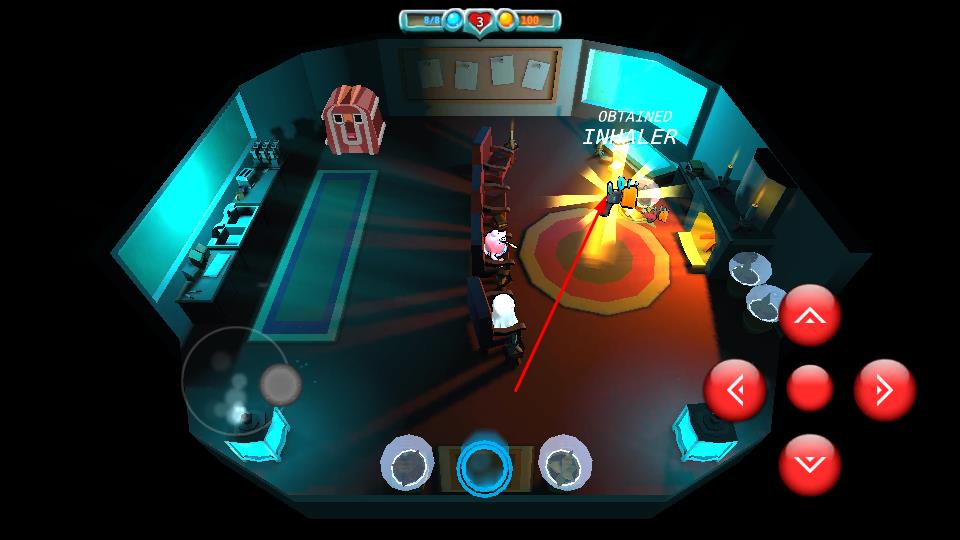Tap the red right arrow button
This screenshot has width=960, height=540.
[x=884, y=389]
